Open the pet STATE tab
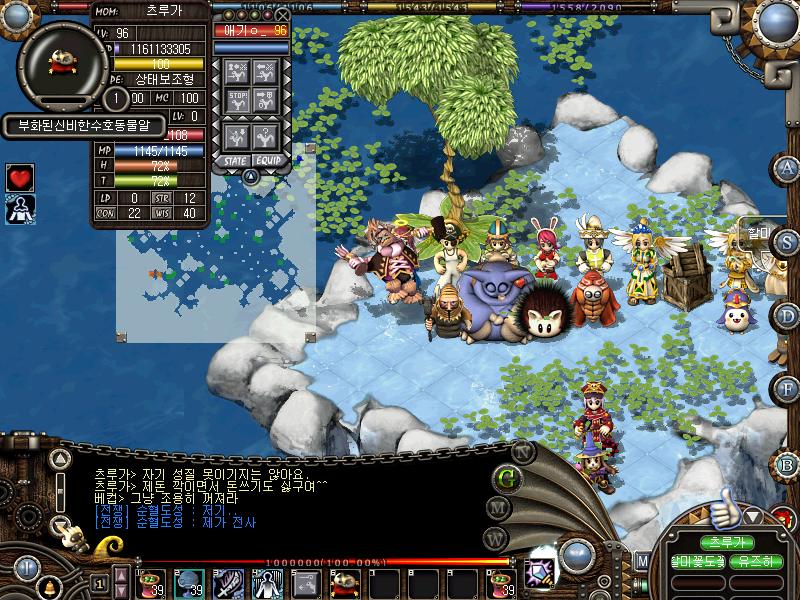Image resolution: width=800 pixels, height=600 pixels. click(x=236, y=160)
